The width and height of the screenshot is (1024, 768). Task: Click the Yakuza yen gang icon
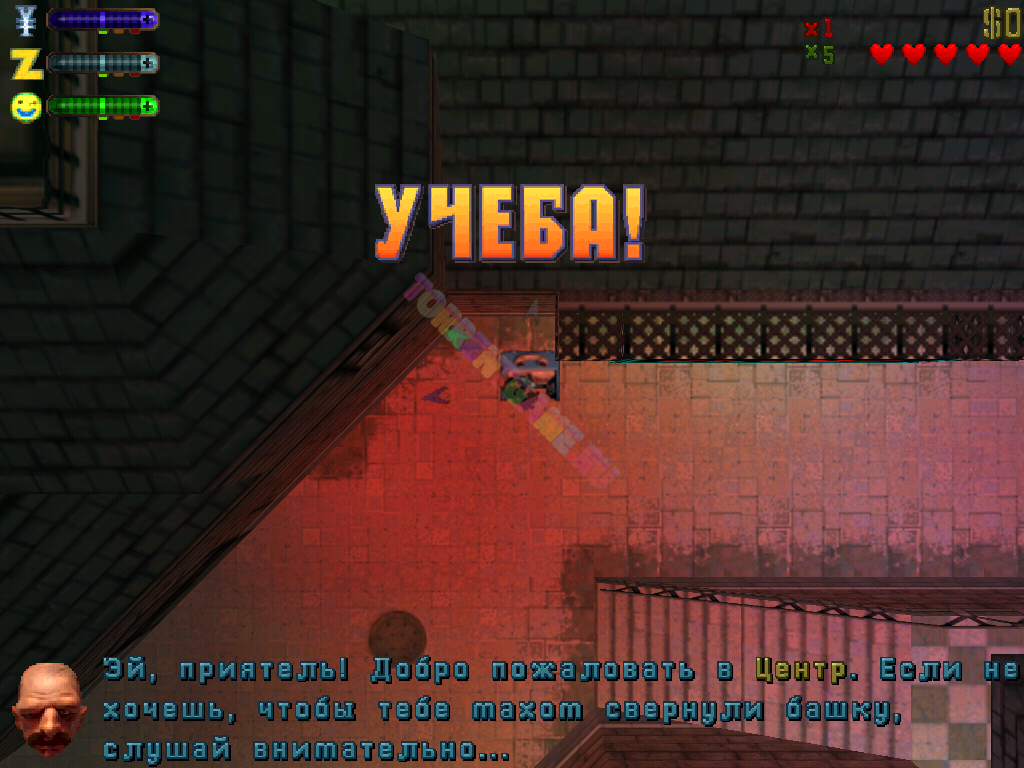point(26,20)
